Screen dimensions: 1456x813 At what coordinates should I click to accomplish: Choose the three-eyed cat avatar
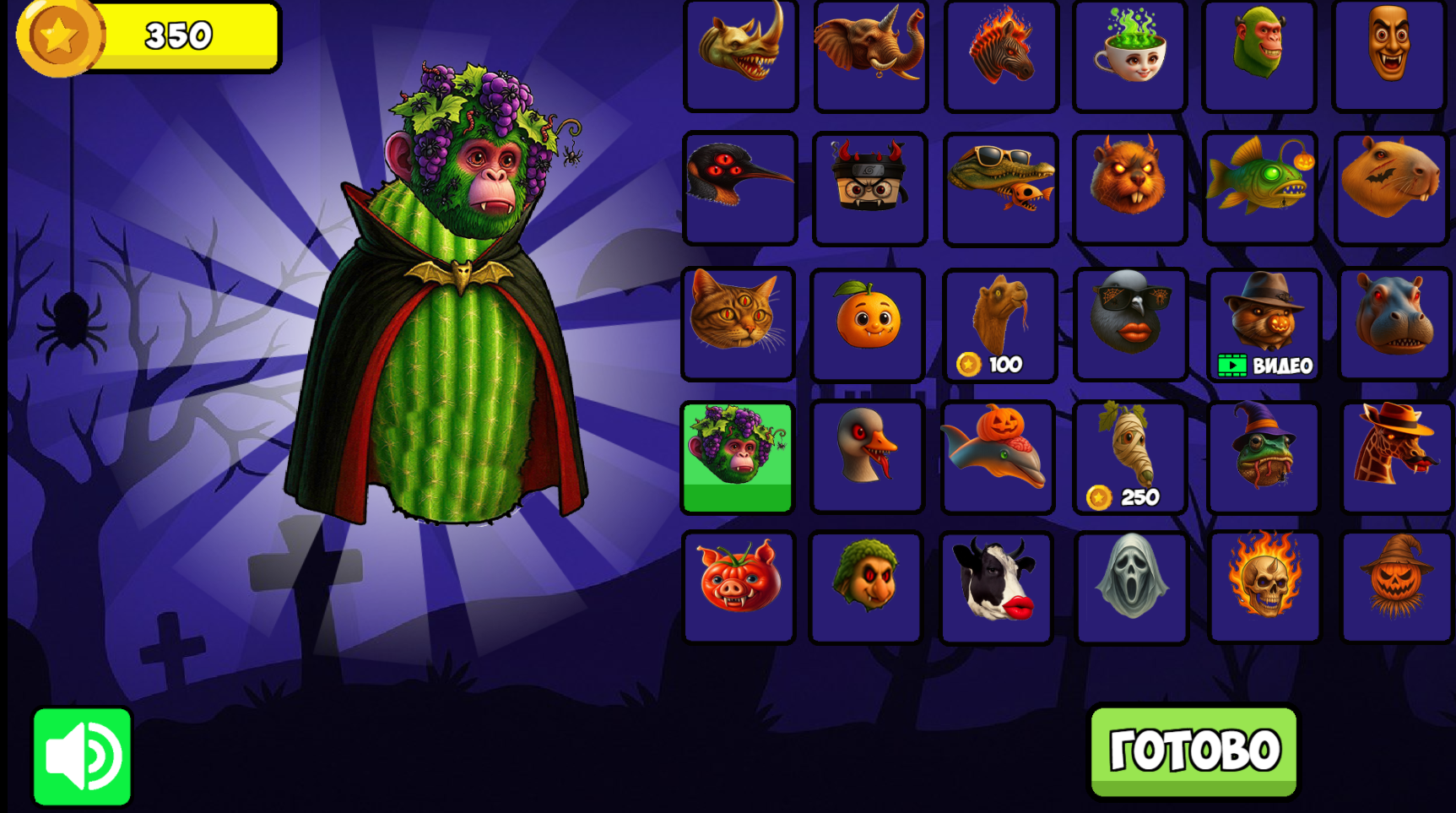pos(739,322)
